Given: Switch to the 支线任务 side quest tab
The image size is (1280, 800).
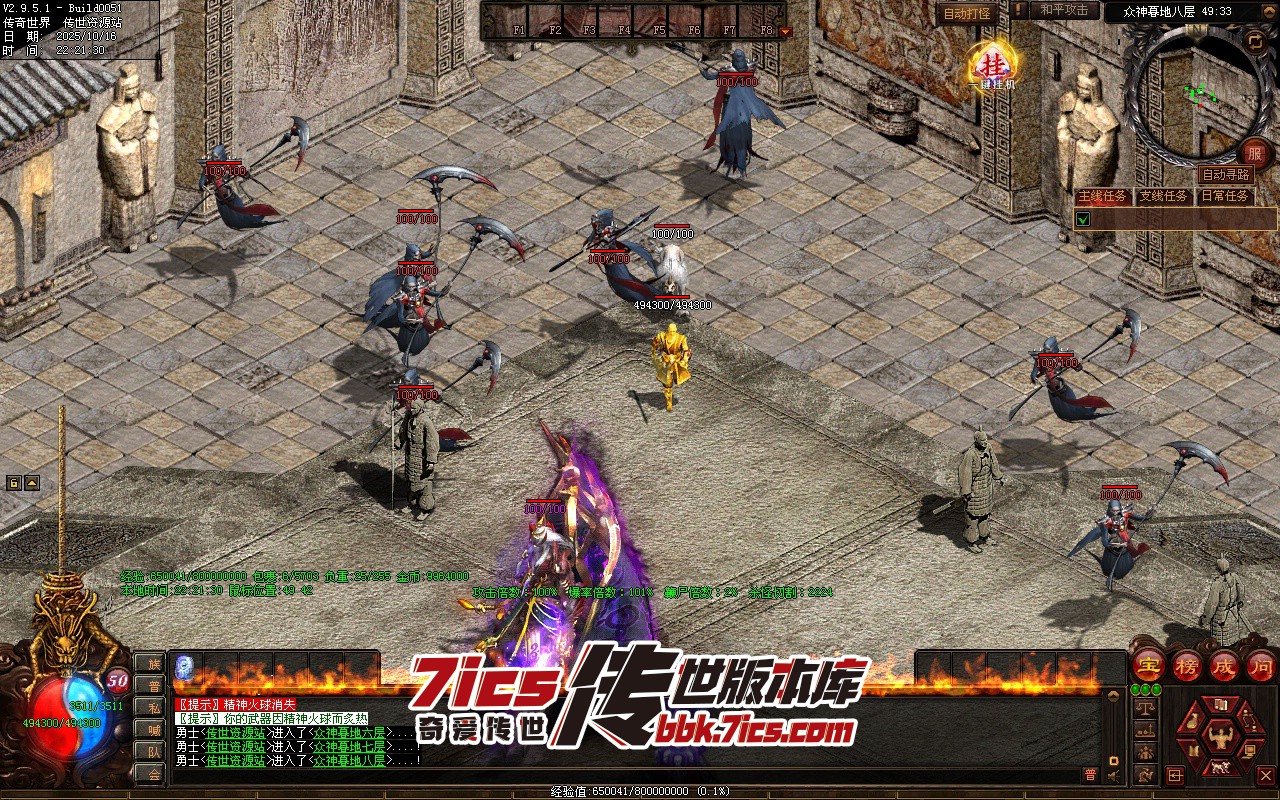Looking at the screenshot, I should 1163,196.
